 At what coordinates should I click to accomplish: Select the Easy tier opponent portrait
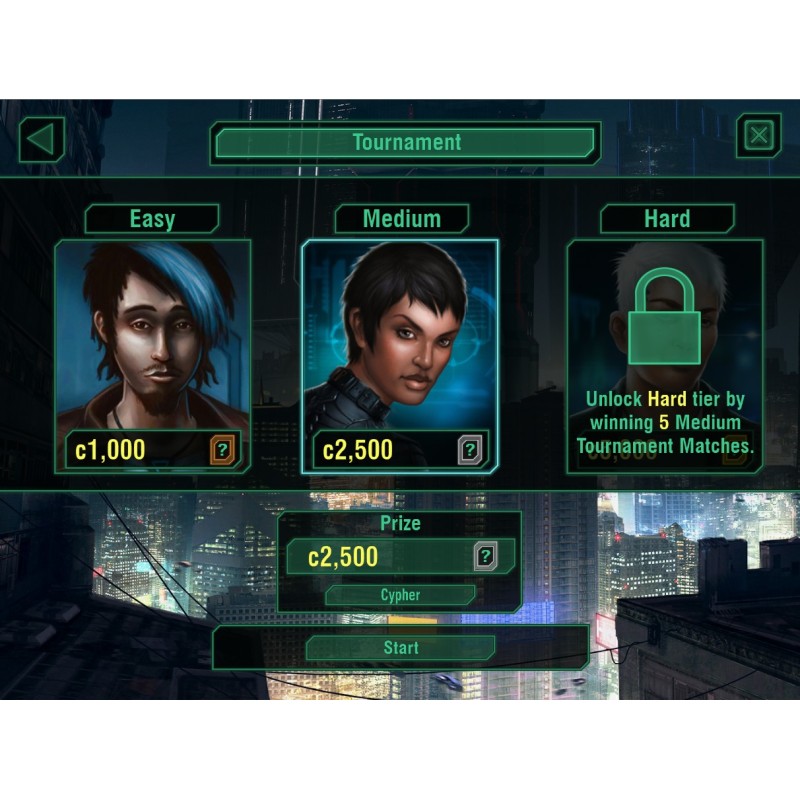pos(152,335)
